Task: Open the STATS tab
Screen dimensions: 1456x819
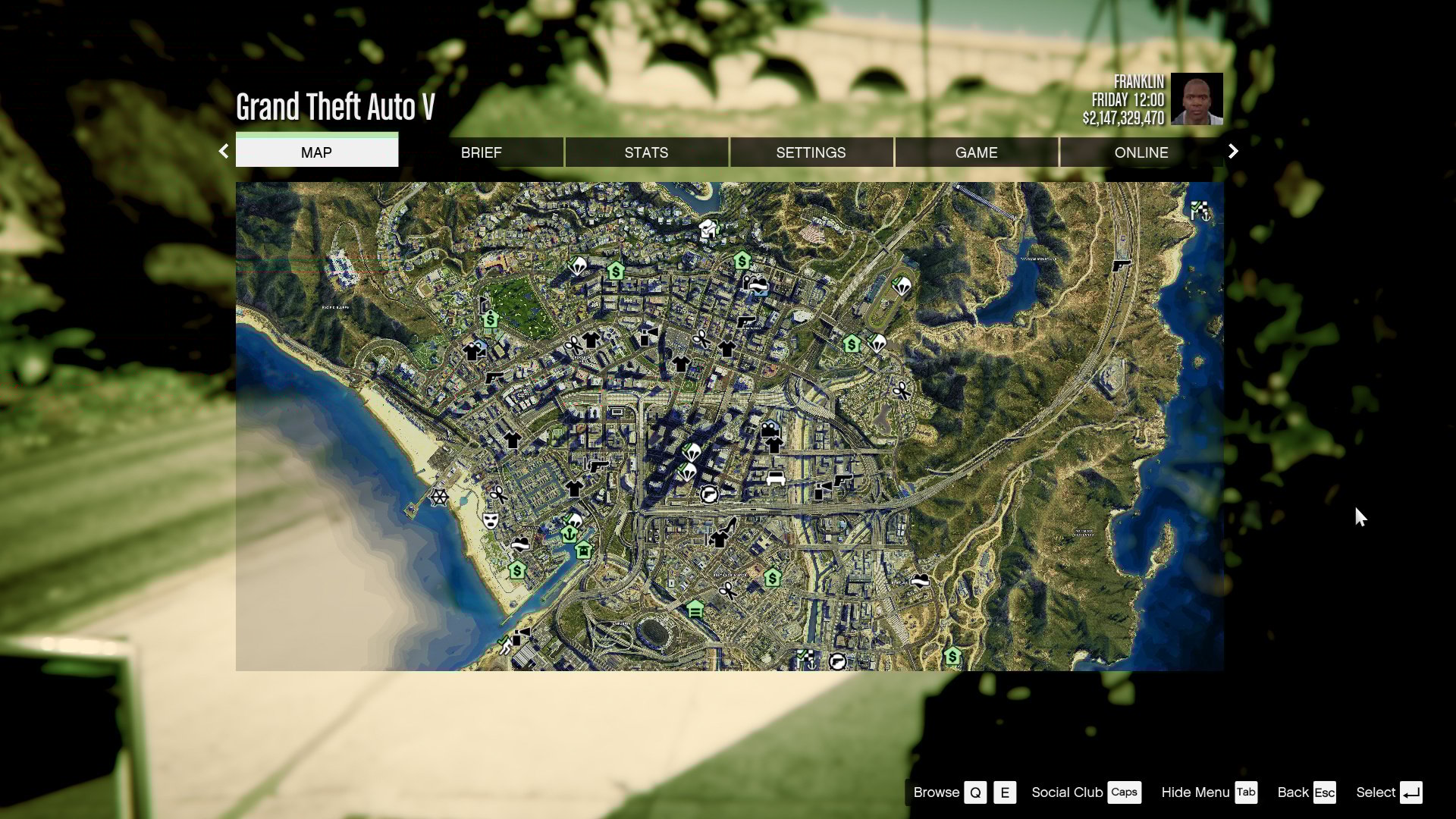Action: click(x=646, y=152)
